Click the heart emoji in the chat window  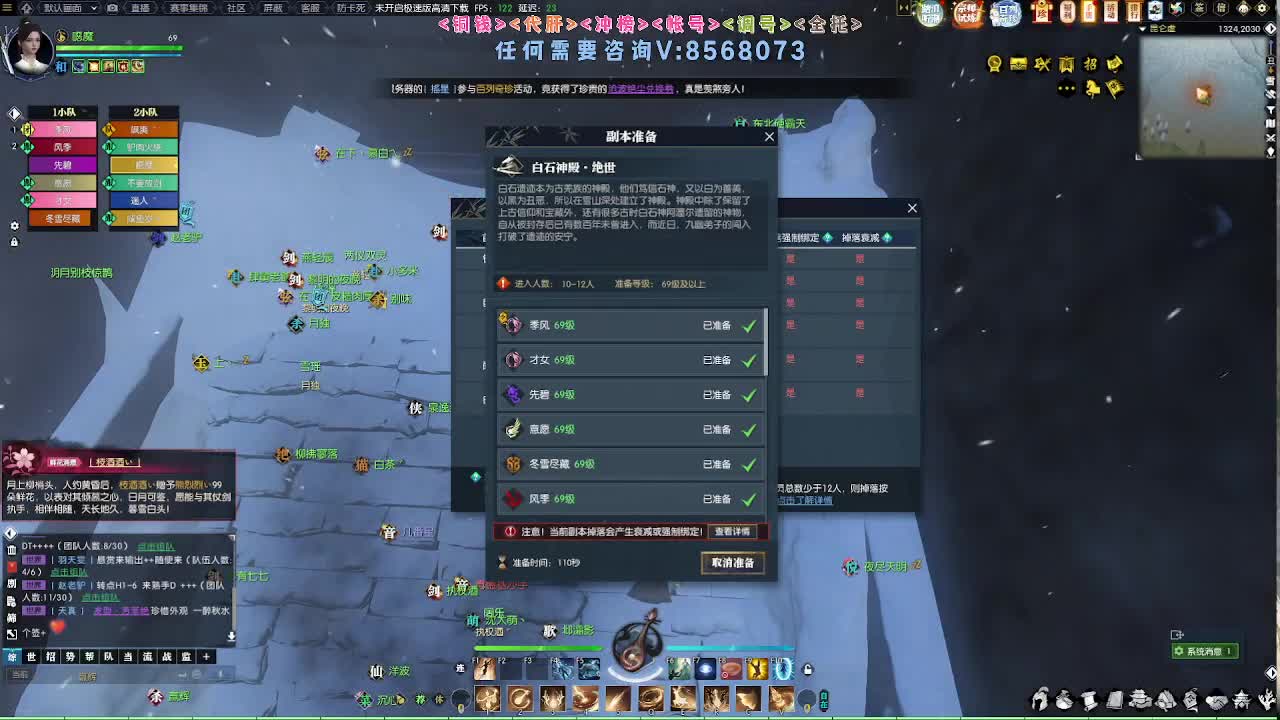click(58, 627)
